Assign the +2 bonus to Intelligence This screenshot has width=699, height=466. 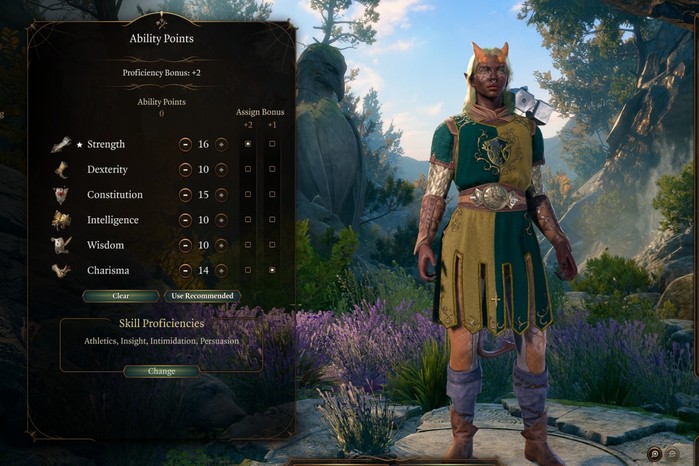tap(248, 220)
